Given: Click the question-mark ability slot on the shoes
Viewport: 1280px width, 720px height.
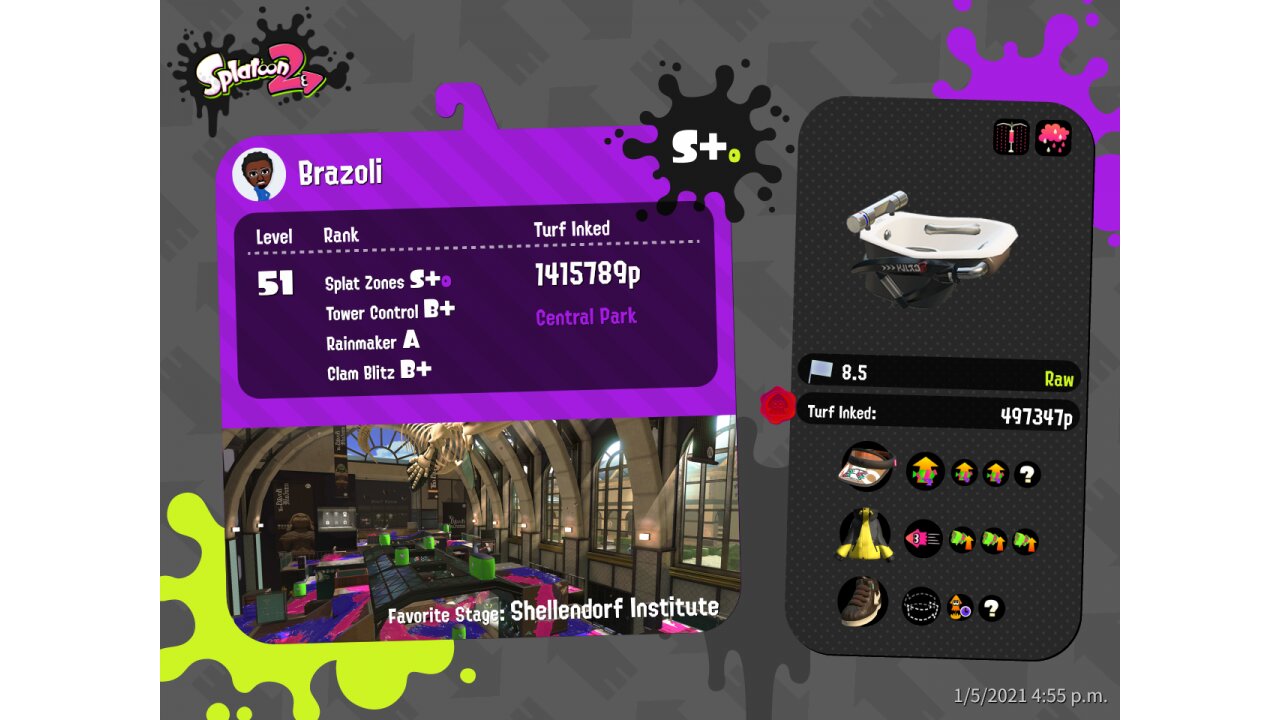Looking at the screenshot, I should pyautogui.click(x=991, y=608).
